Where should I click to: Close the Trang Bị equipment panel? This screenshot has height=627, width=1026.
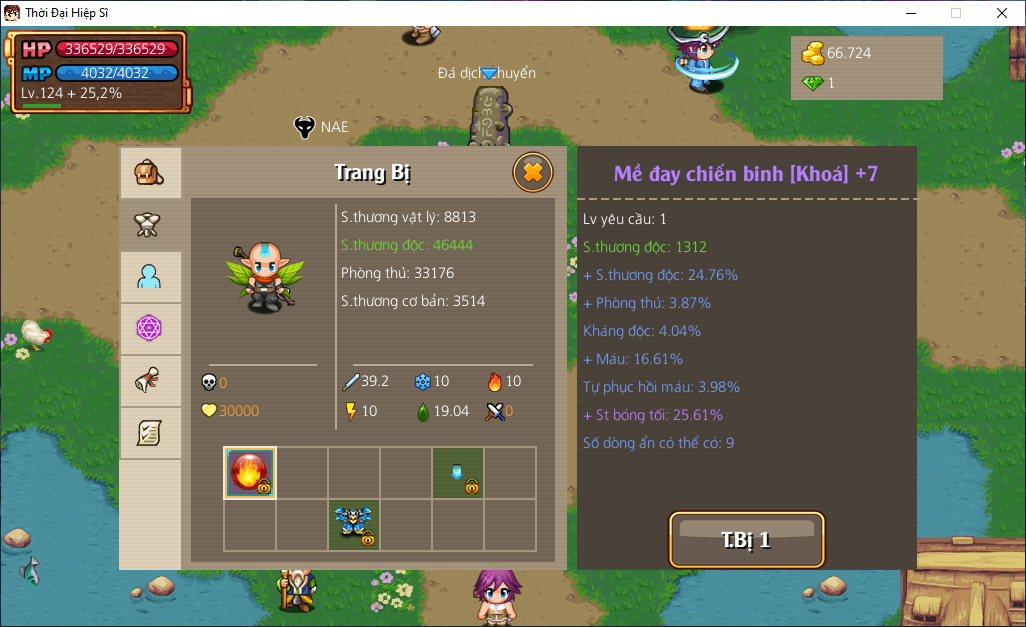click(x=533, y=173)
